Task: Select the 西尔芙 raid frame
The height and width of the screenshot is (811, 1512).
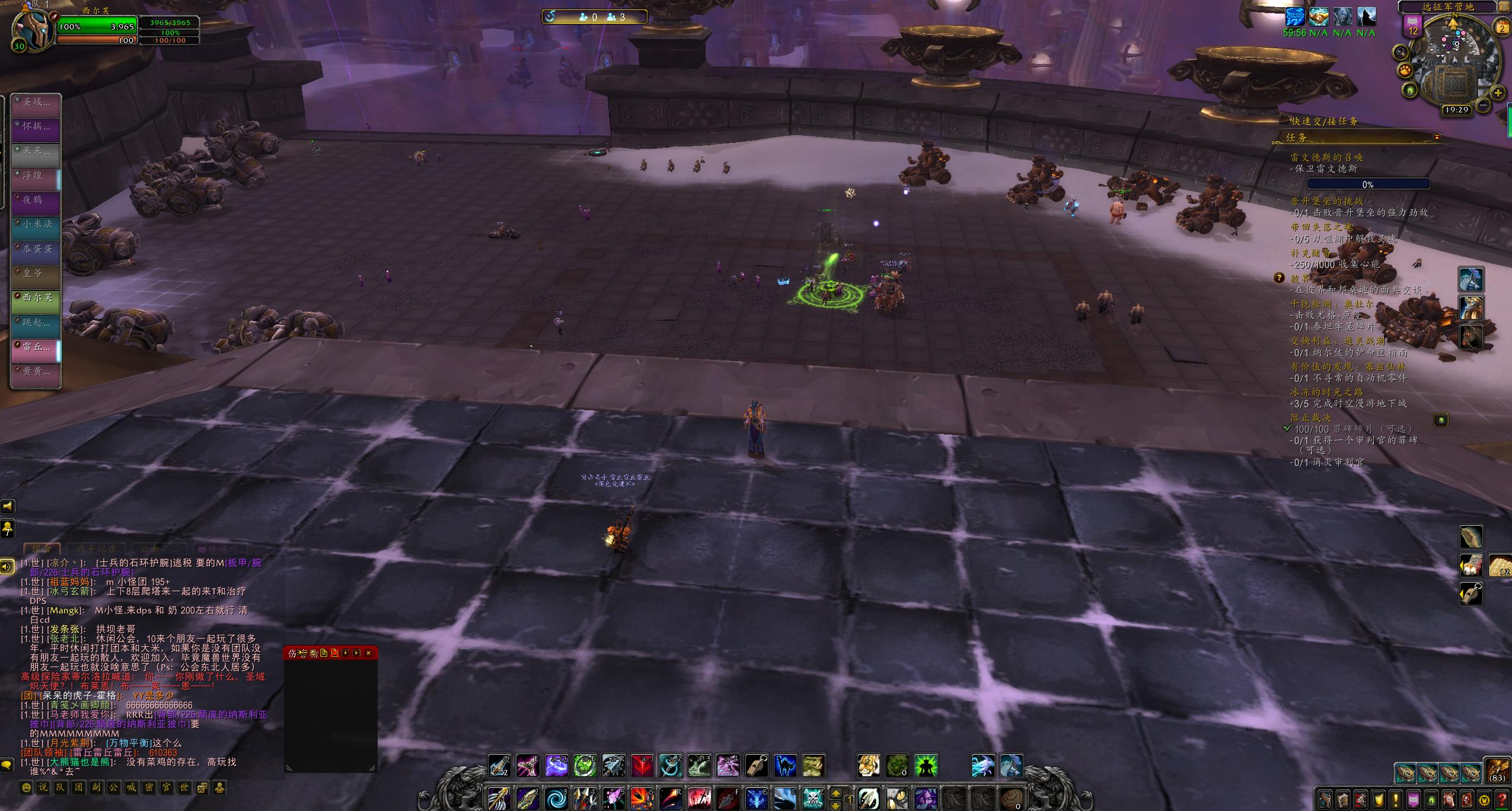Action: point(37,298)
